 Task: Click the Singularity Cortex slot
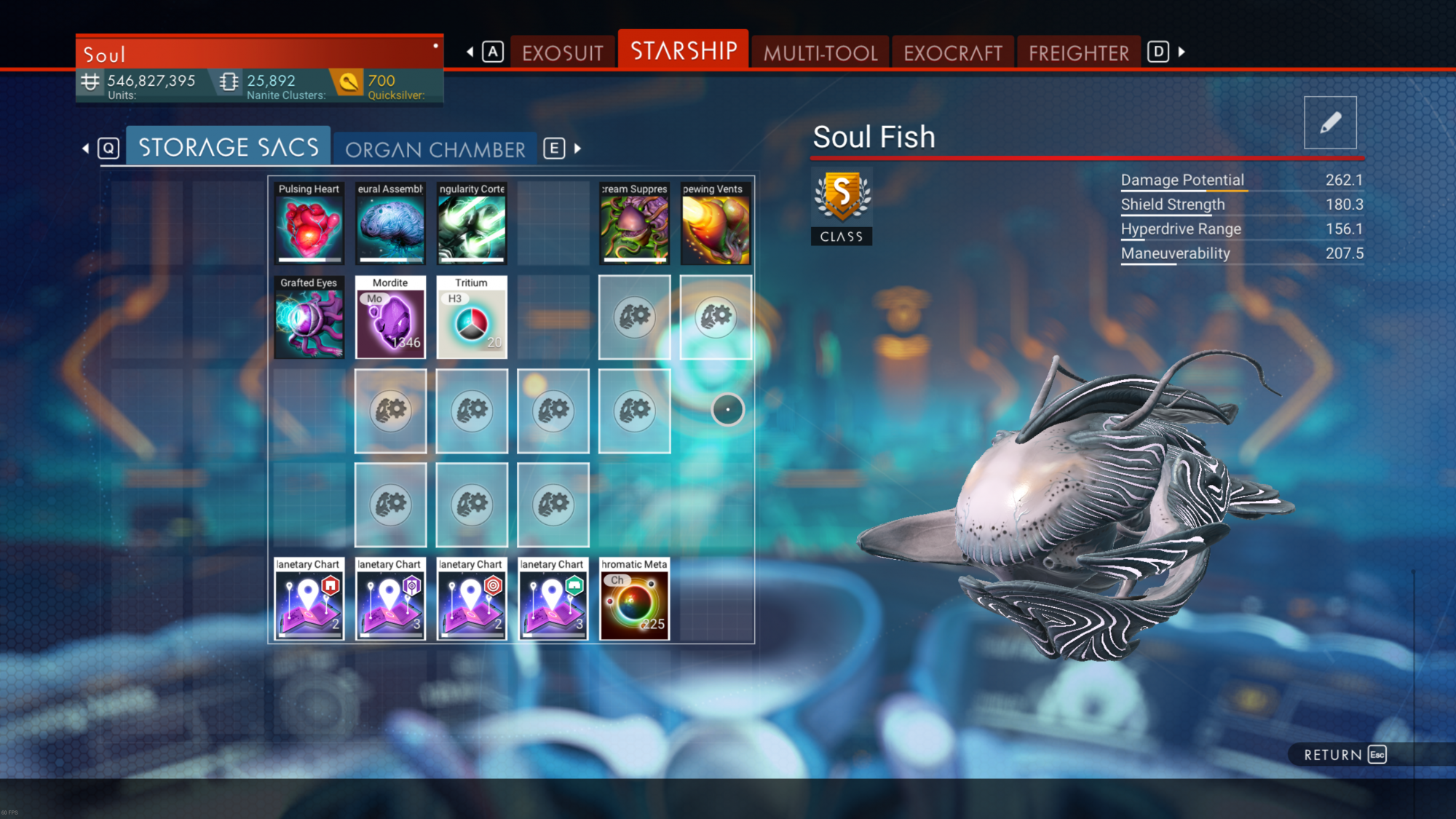(x=472, y=223)
